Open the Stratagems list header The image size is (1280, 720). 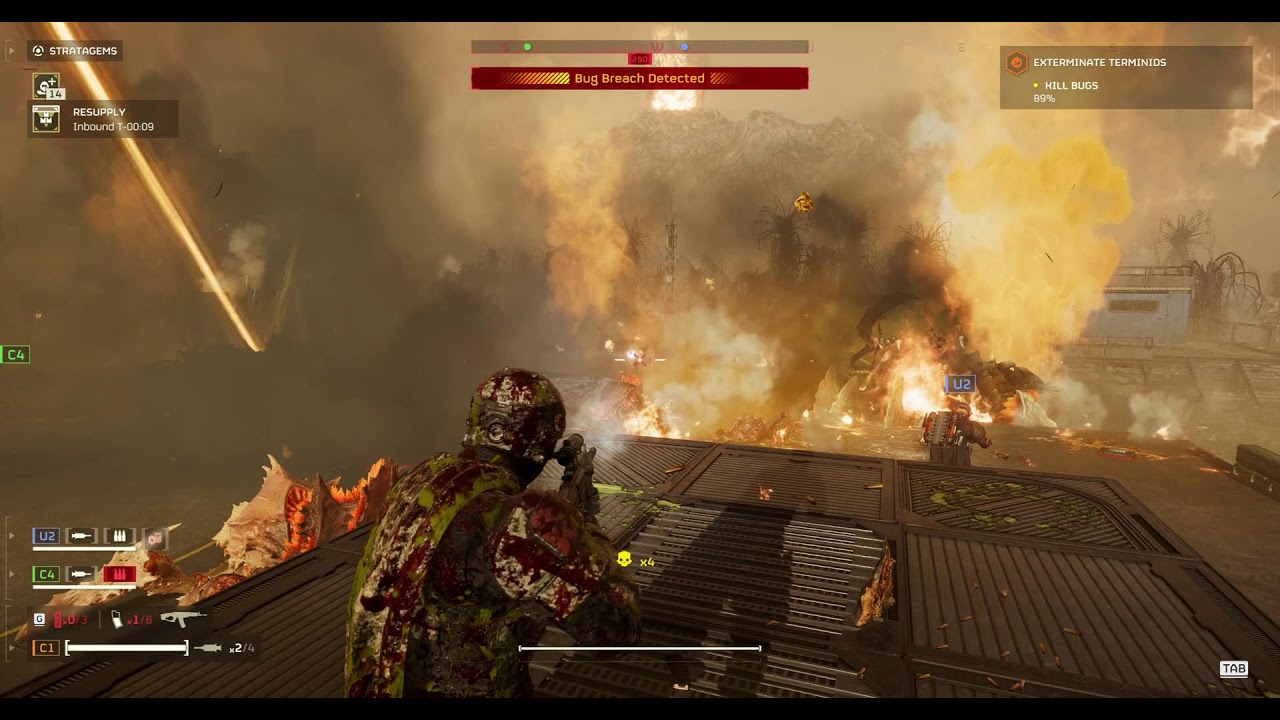75,51
